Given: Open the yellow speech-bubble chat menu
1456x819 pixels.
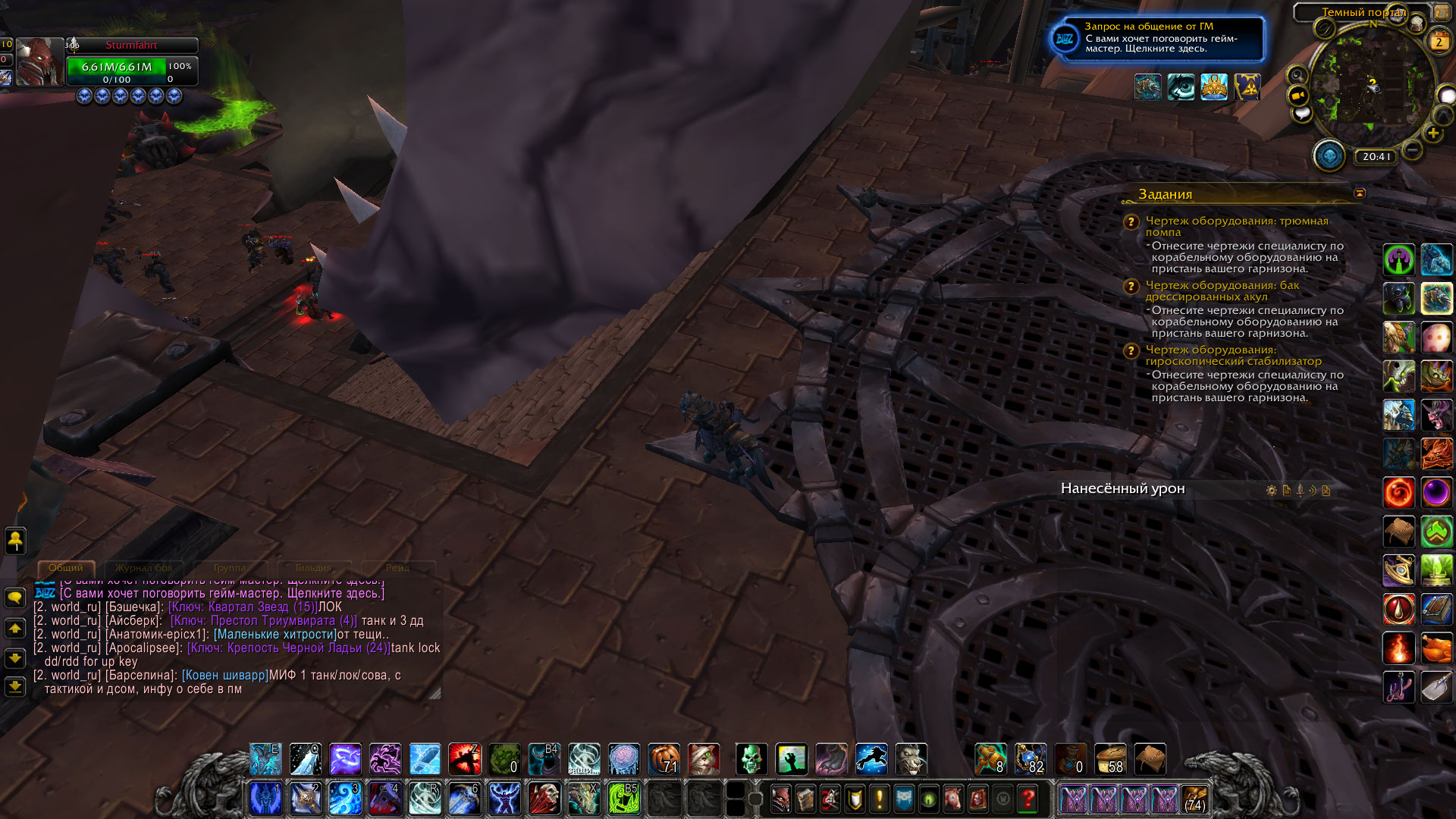Looking at the screenshot, I should [x=14, y=598].
